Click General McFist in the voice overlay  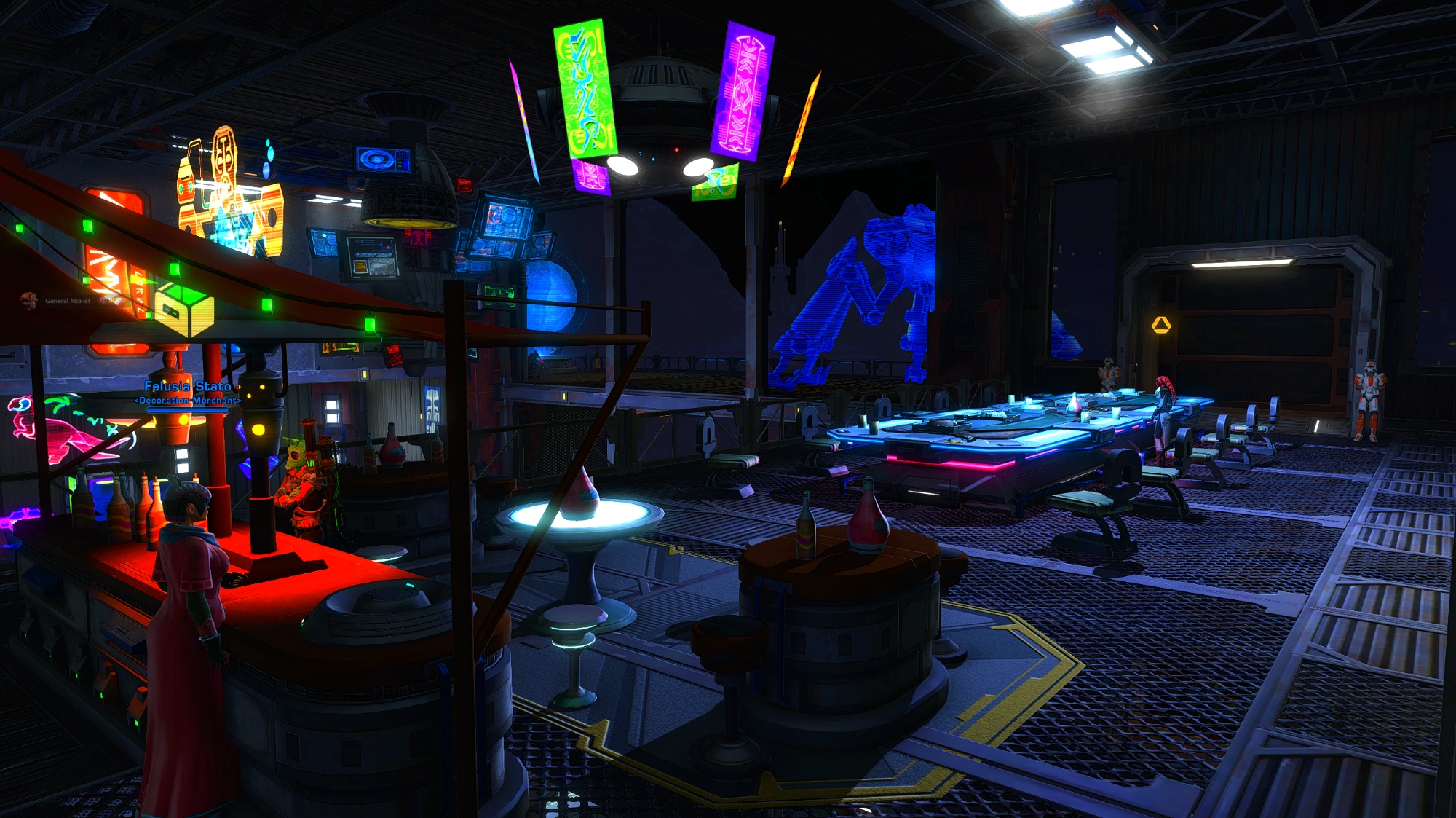click(x=67, y=301)
